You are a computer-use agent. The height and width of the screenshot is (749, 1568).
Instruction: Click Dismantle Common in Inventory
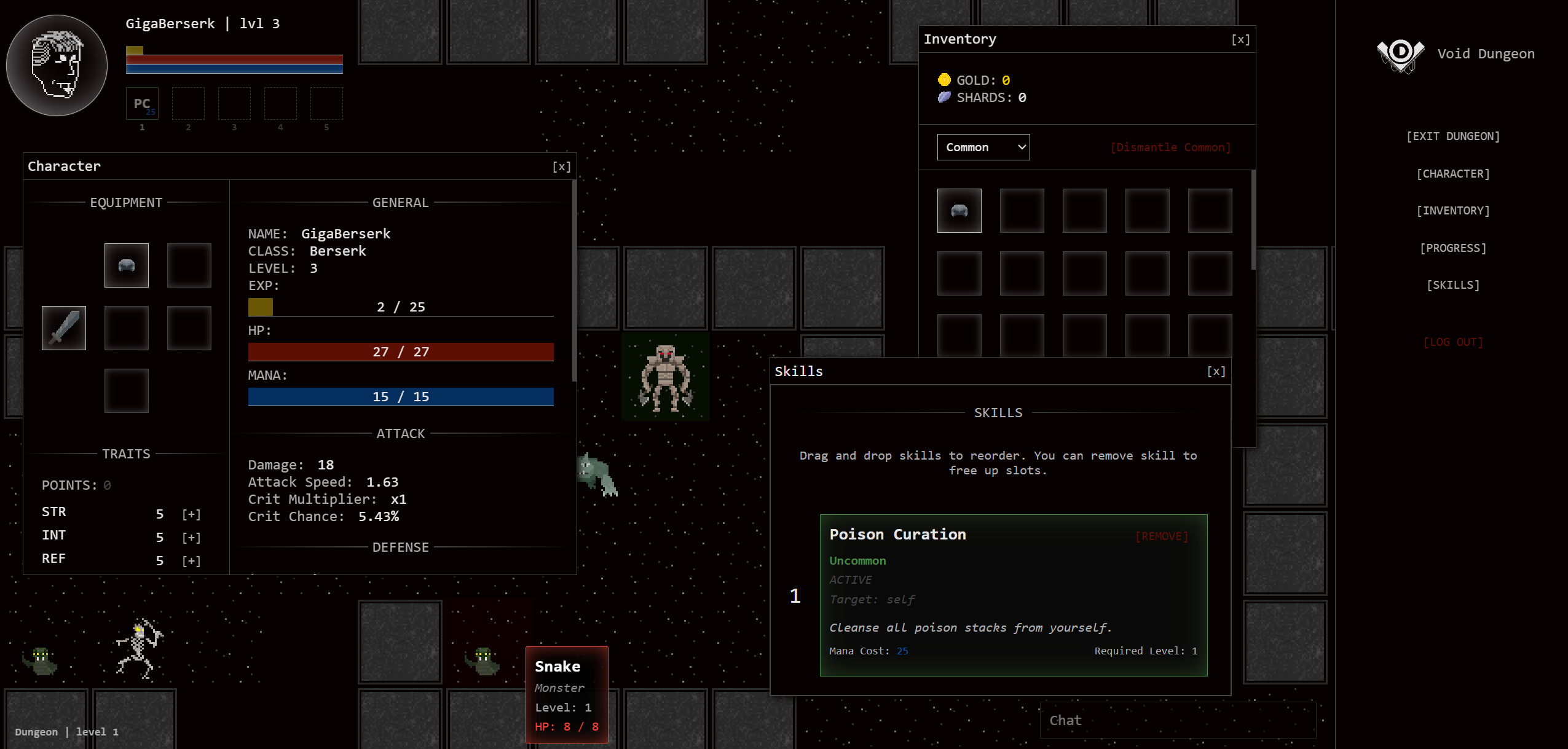(1171, 147)
